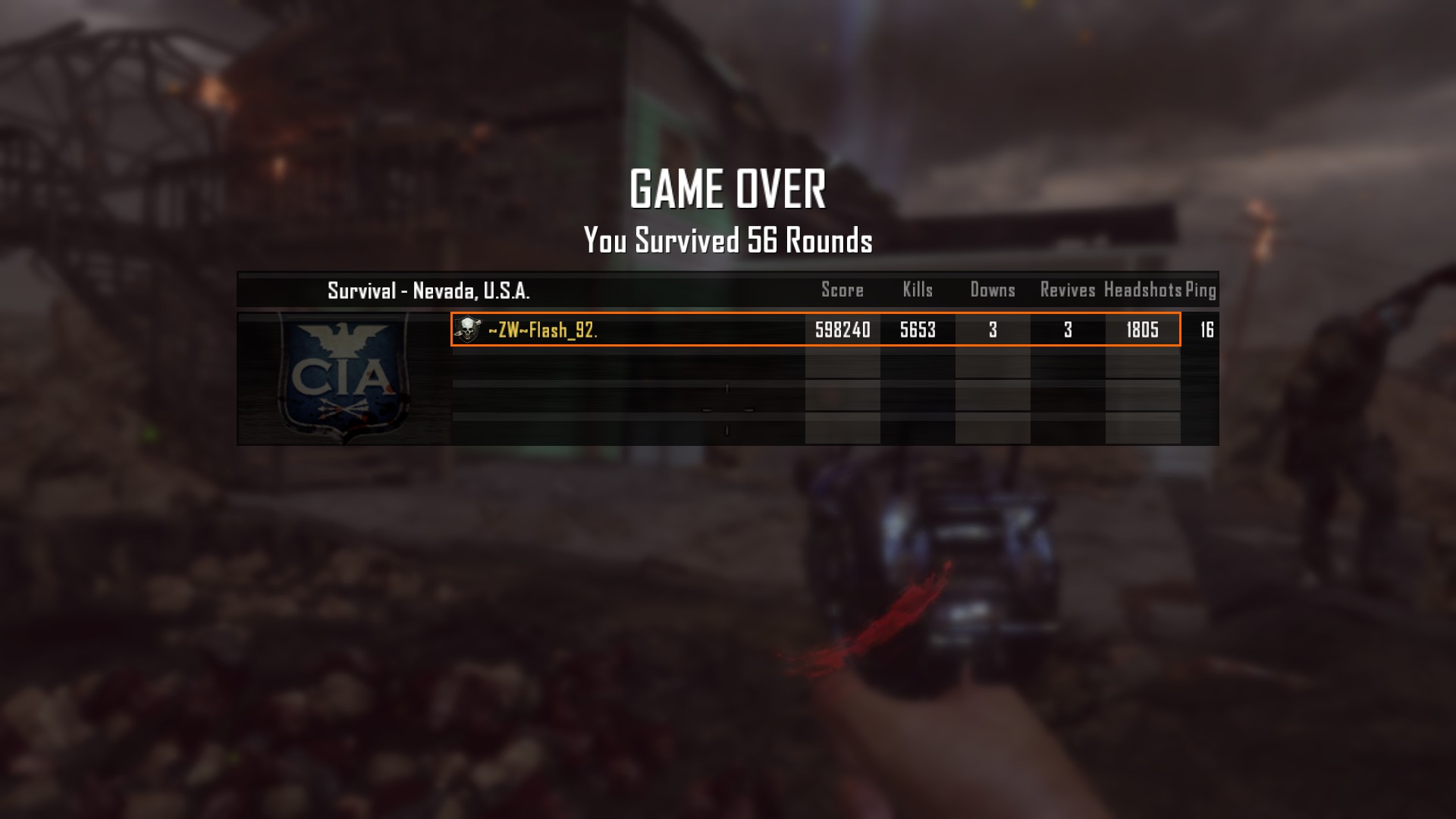Image resolution: width=1456 pixels, height=819 pixels.
Task: Click the crossed arrows on the CIA emblem
Action: (x=343, y=409)
